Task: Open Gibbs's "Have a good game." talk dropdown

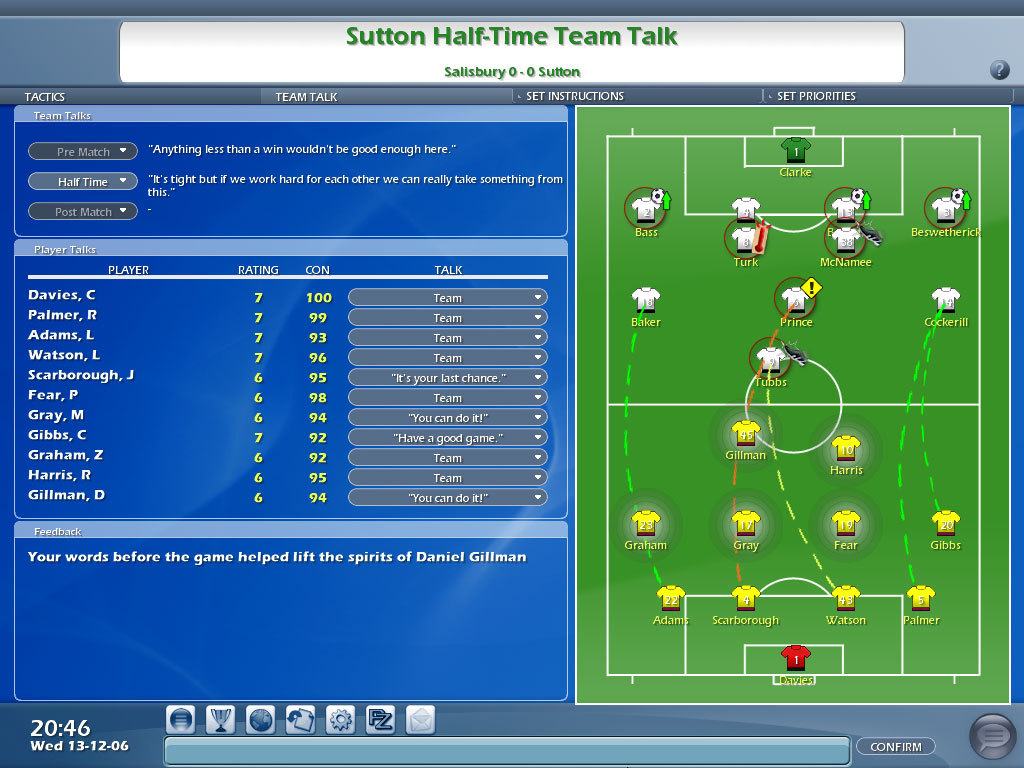Action: click(x=447, y=438)
